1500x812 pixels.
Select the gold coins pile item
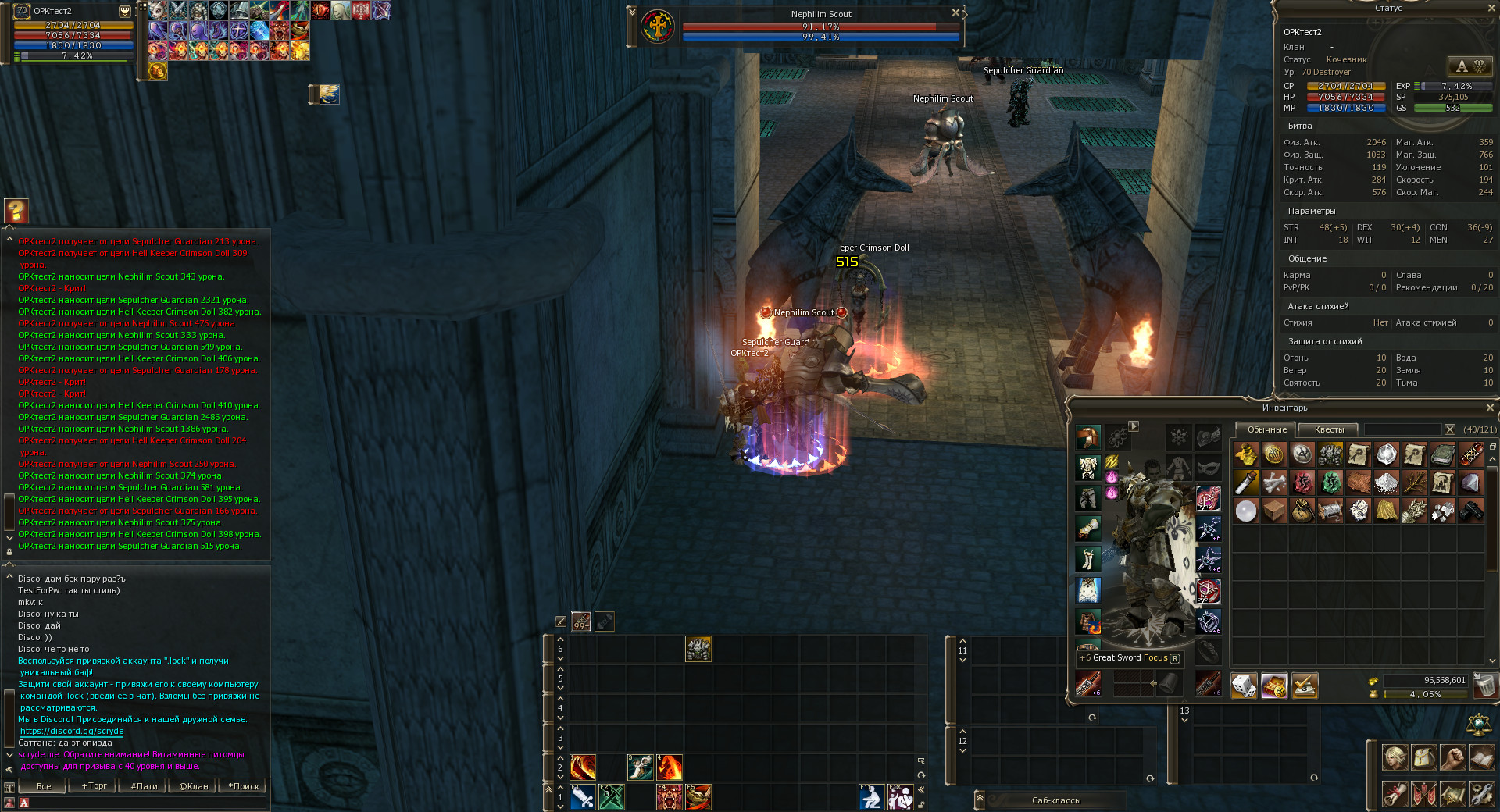(x=1245, y=454)
